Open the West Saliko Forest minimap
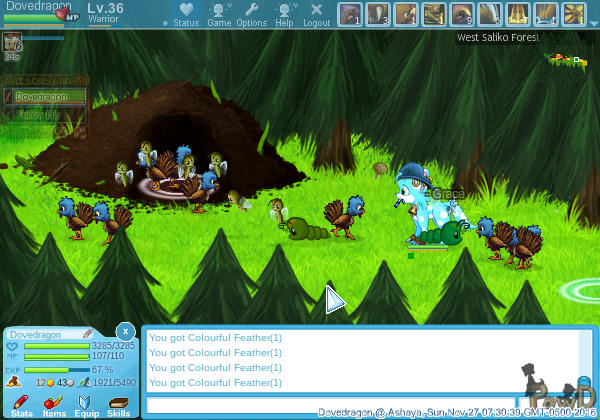The width and height of the screenshot is (600, 420). coord(566,60)
